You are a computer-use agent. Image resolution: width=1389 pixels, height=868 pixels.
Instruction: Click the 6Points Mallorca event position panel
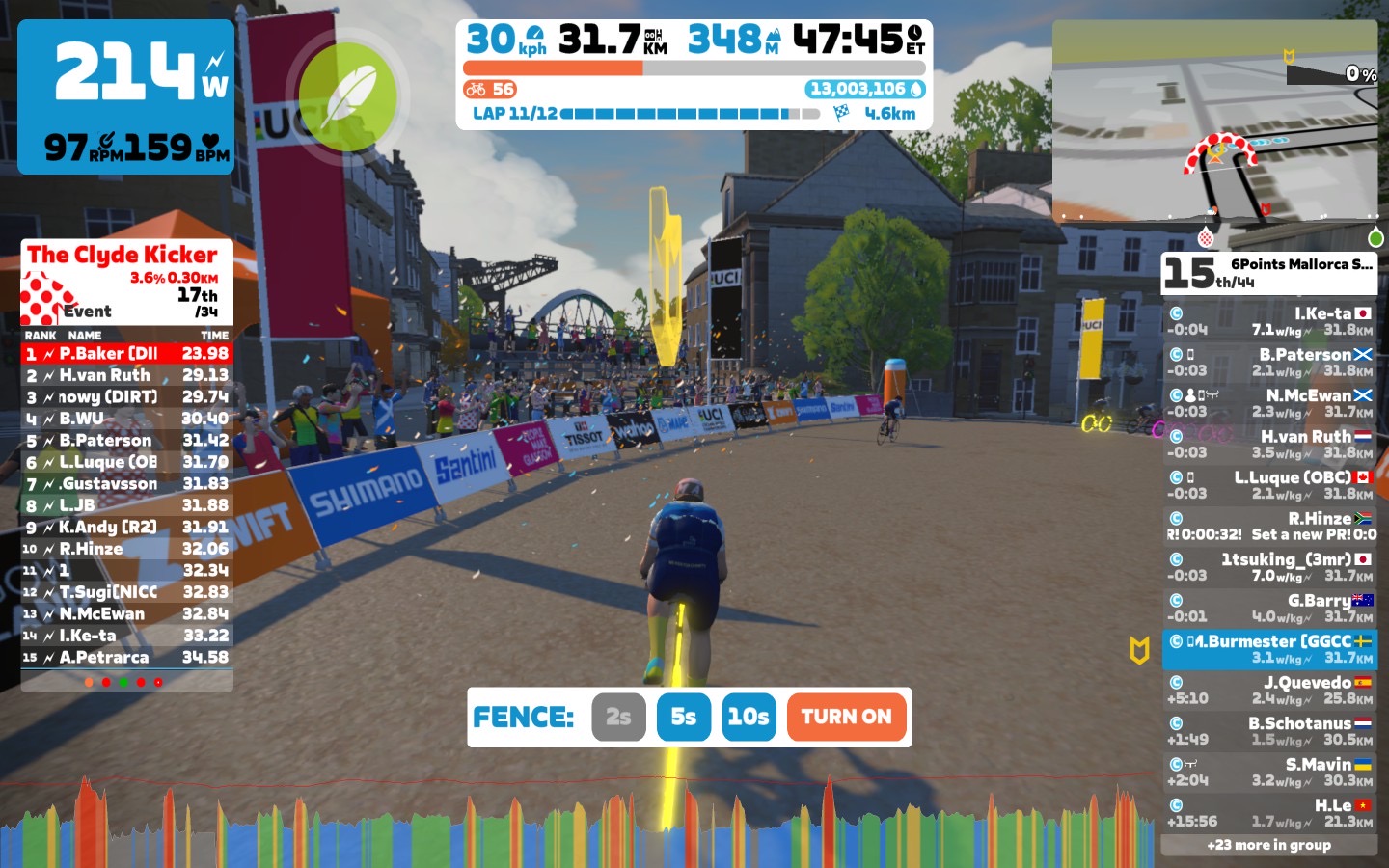coord(1269,273)
